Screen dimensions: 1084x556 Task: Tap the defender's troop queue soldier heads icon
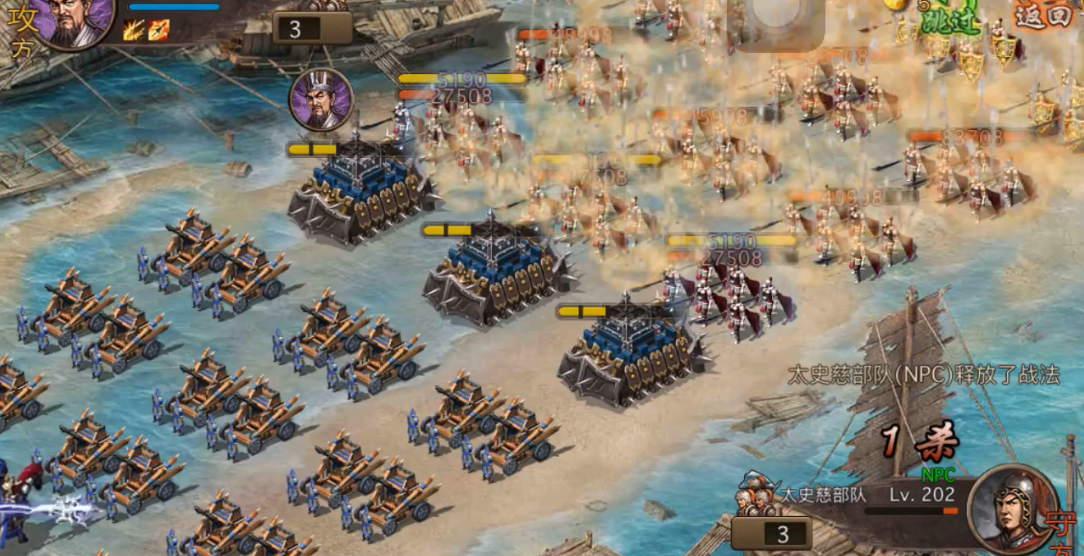(x=757, y=497)
